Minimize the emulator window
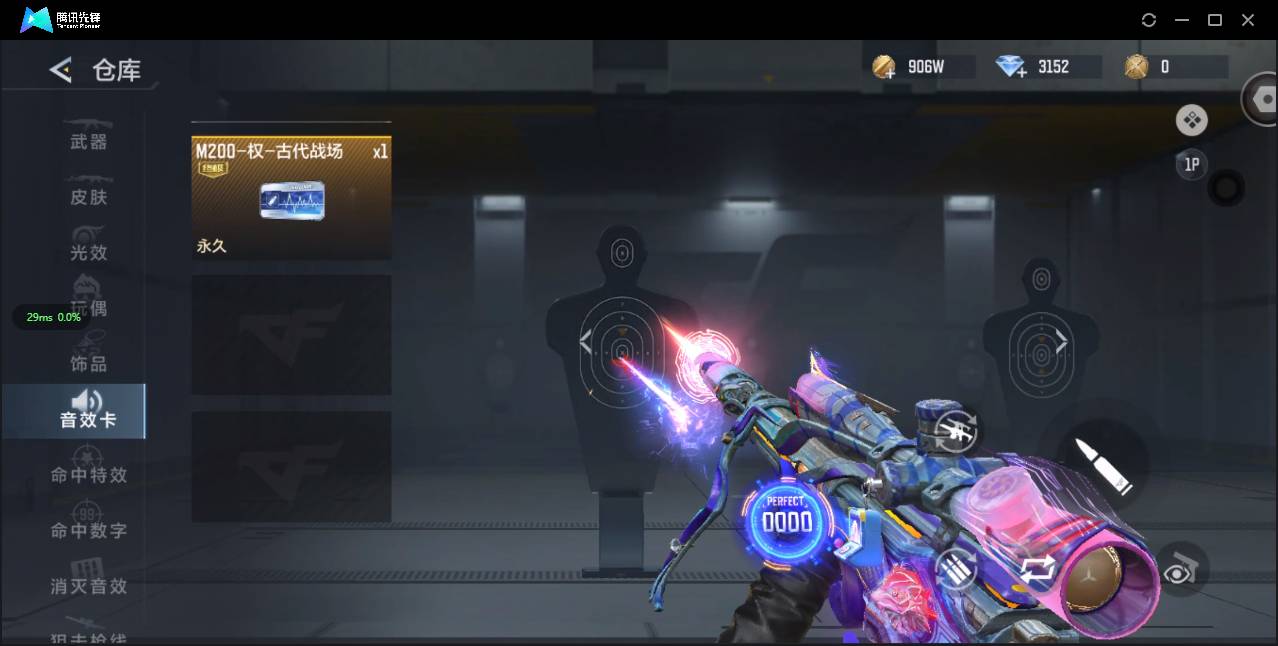This screenshot has height=646, width=1278. (1182, 20)
